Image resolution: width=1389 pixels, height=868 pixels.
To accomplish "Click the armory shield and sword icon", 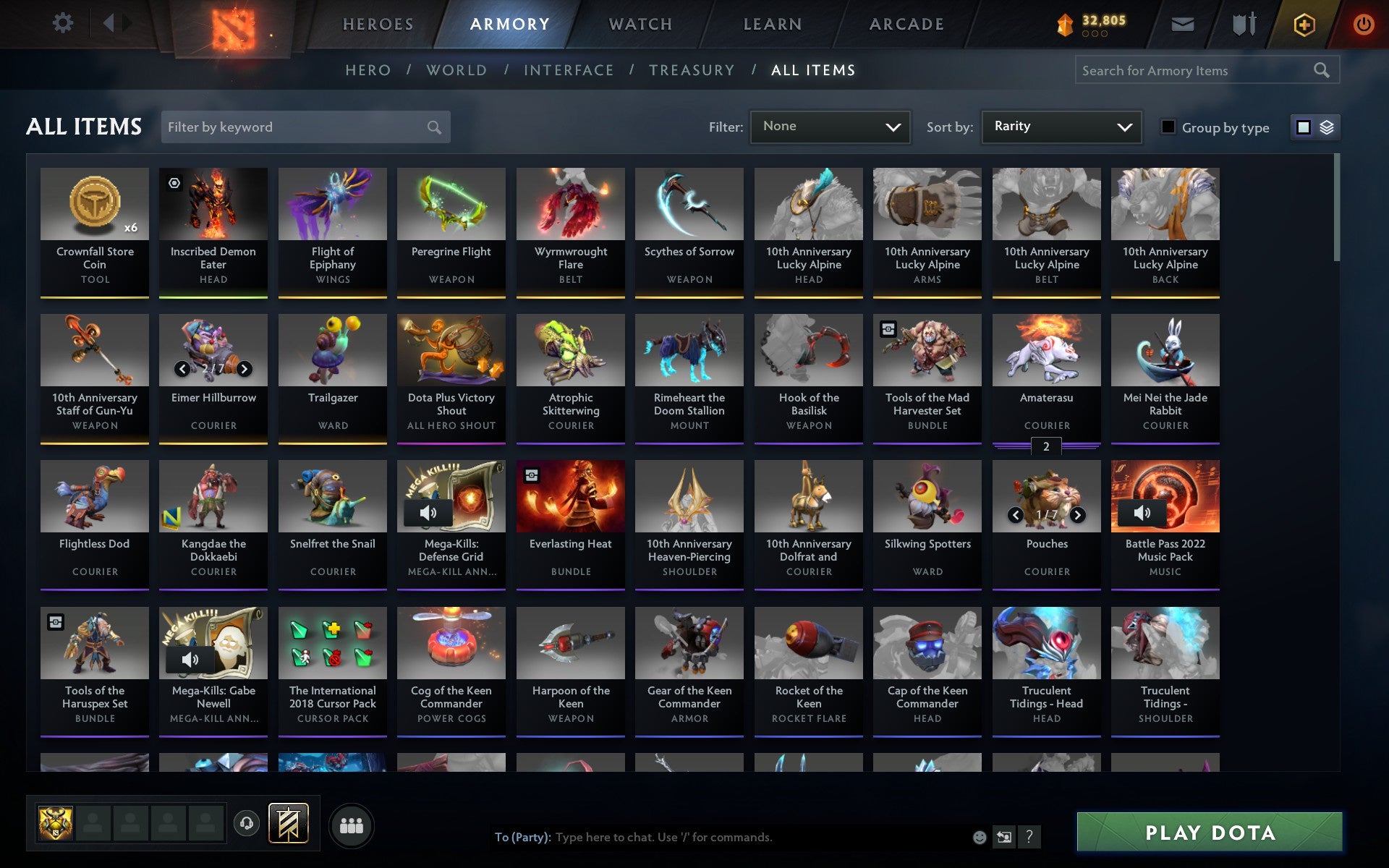I will coord(1242,23).
